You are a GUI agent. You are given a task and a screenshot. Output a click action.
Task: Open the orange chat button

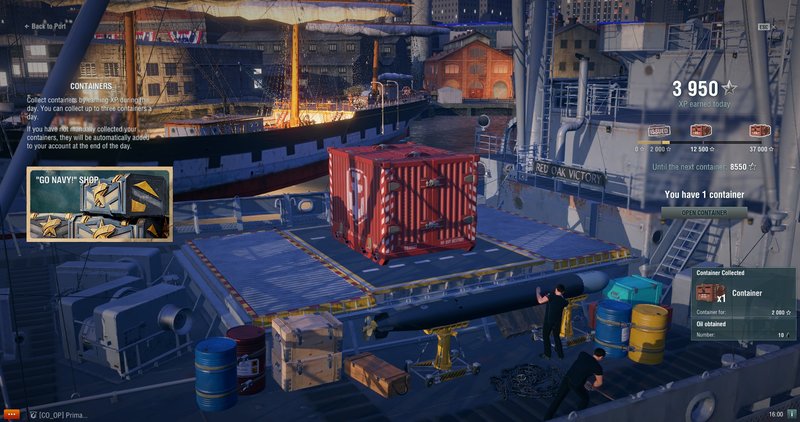tap(12, 413)
